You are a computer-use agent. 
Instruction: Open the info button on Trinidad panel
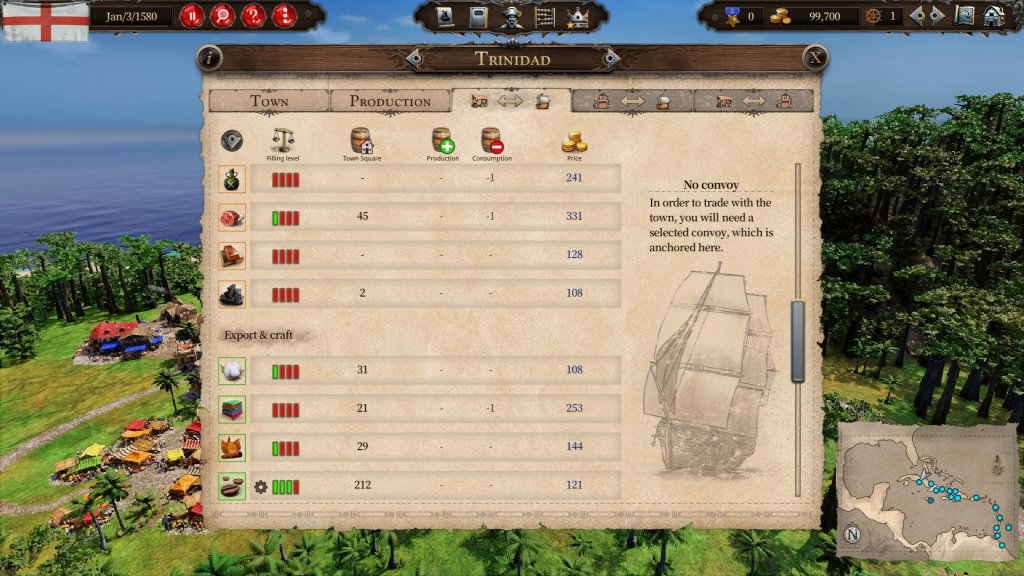tap(209, 58)
